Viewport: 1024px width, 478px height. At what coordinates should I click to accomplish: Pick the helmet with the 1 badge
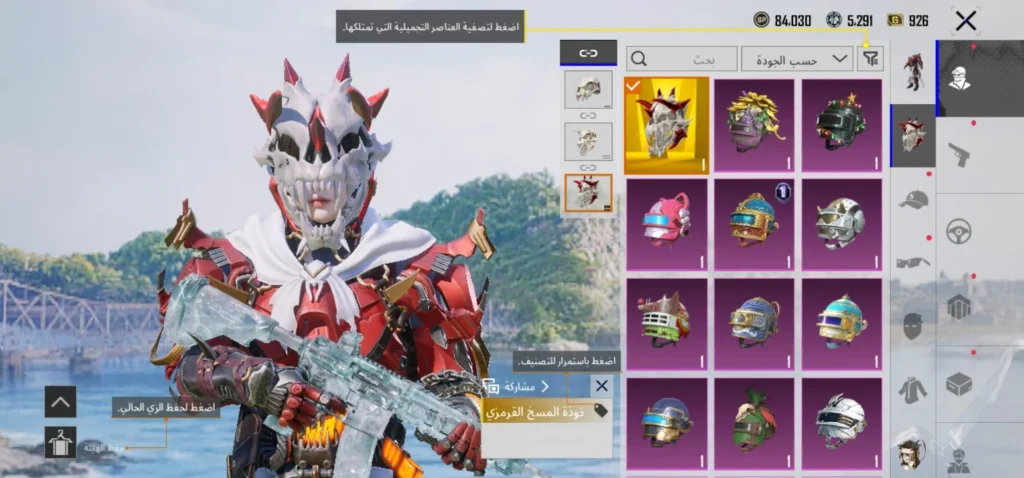click(754, 225)
